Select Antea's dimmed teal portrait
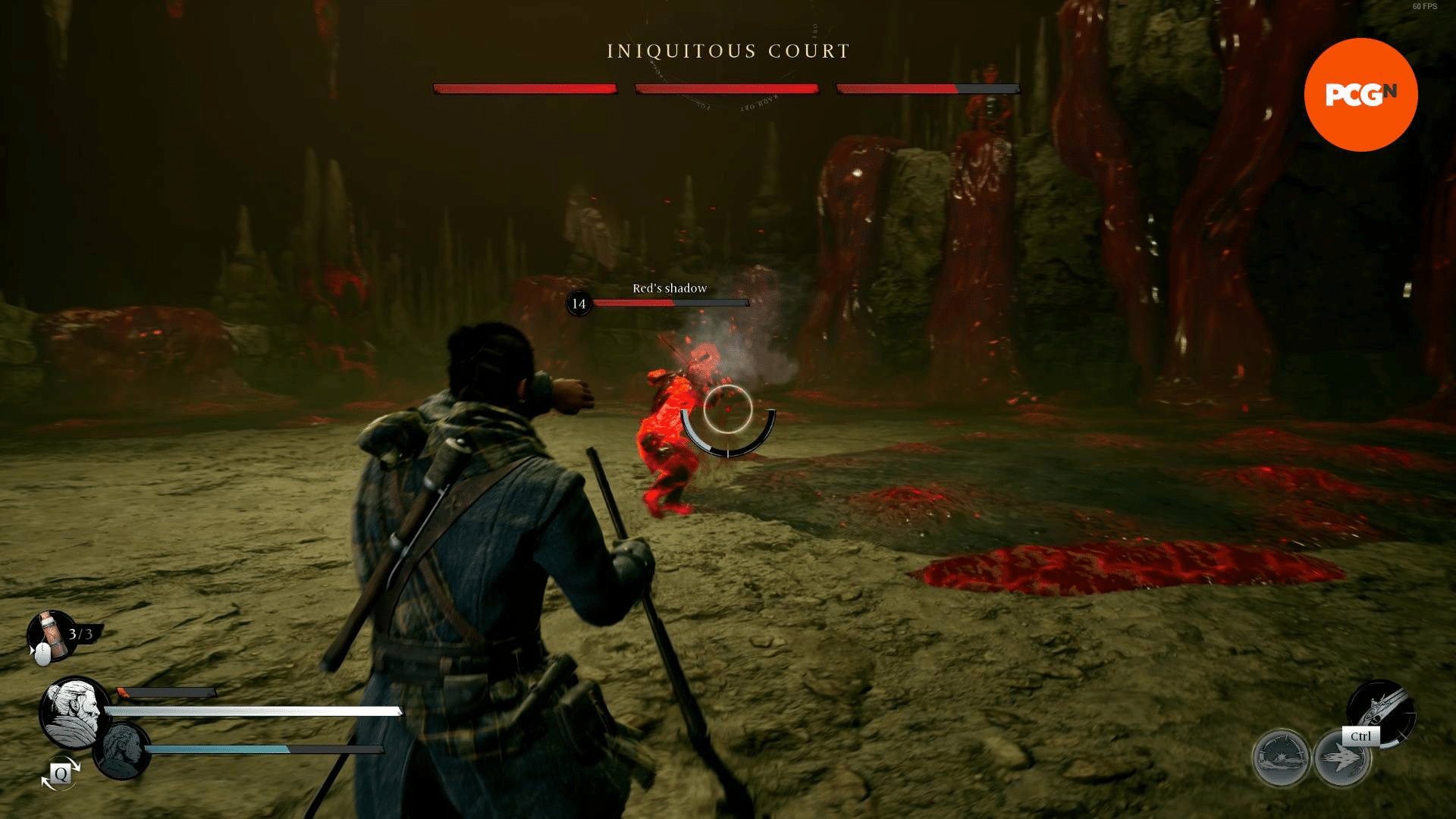Screen dimensions: 1456x819 click(x=123, y=750)
